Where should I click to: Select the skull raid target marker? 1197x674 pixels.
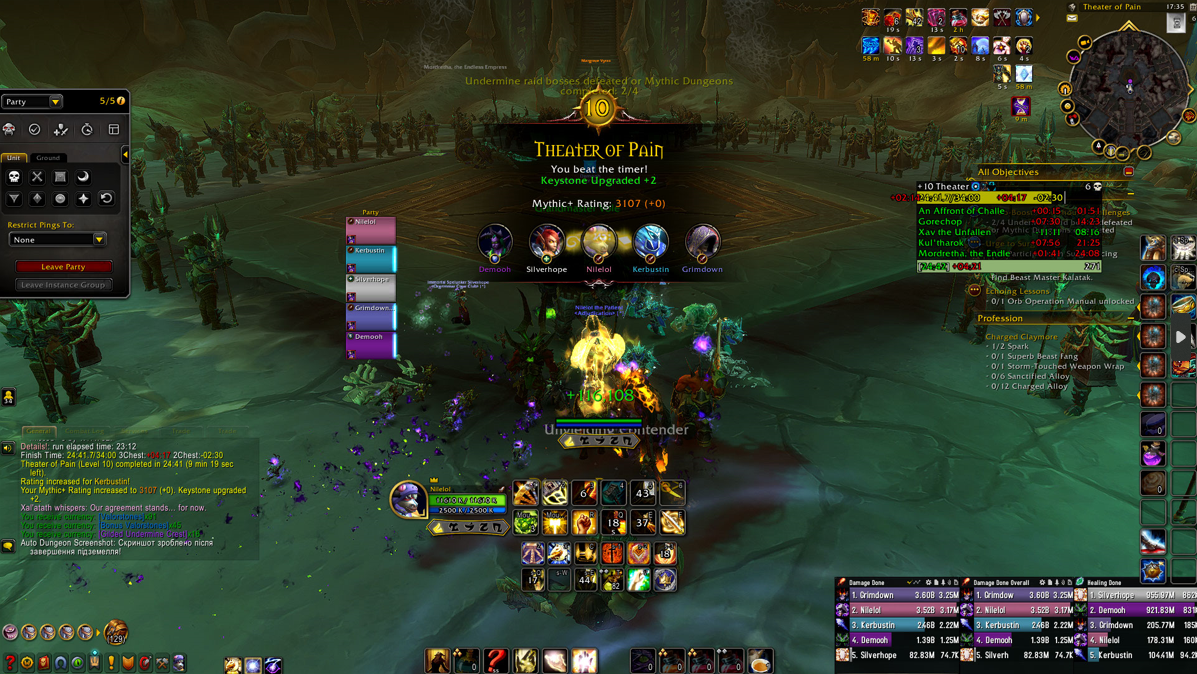click(14, 177)
